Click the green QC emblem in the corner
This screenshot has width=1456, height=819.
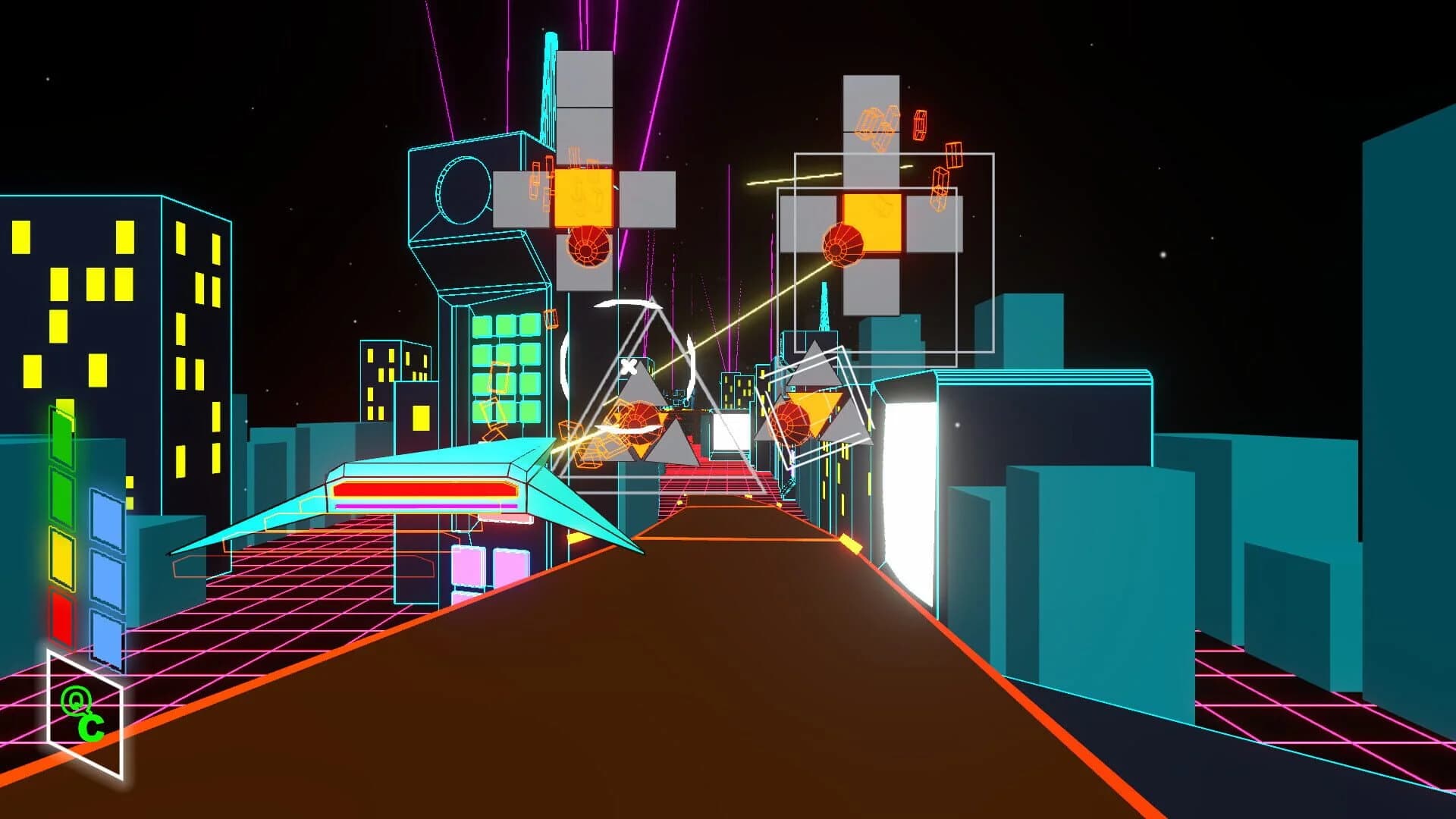pyautogui.click(x=83, y=714)
